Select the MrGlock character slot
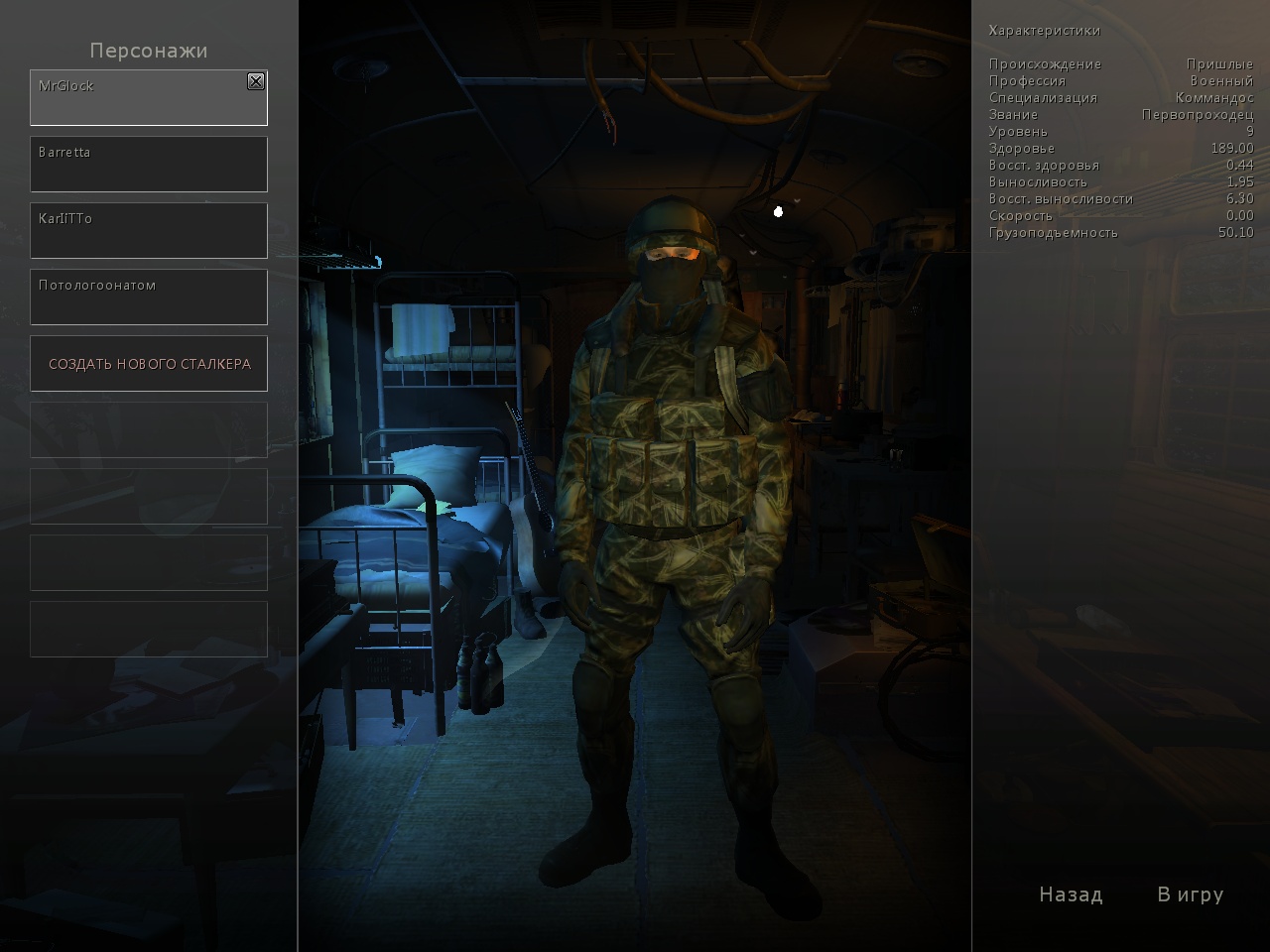This screenshot has width=1270, height=952. pyautogui.click(x=139, y=99)
